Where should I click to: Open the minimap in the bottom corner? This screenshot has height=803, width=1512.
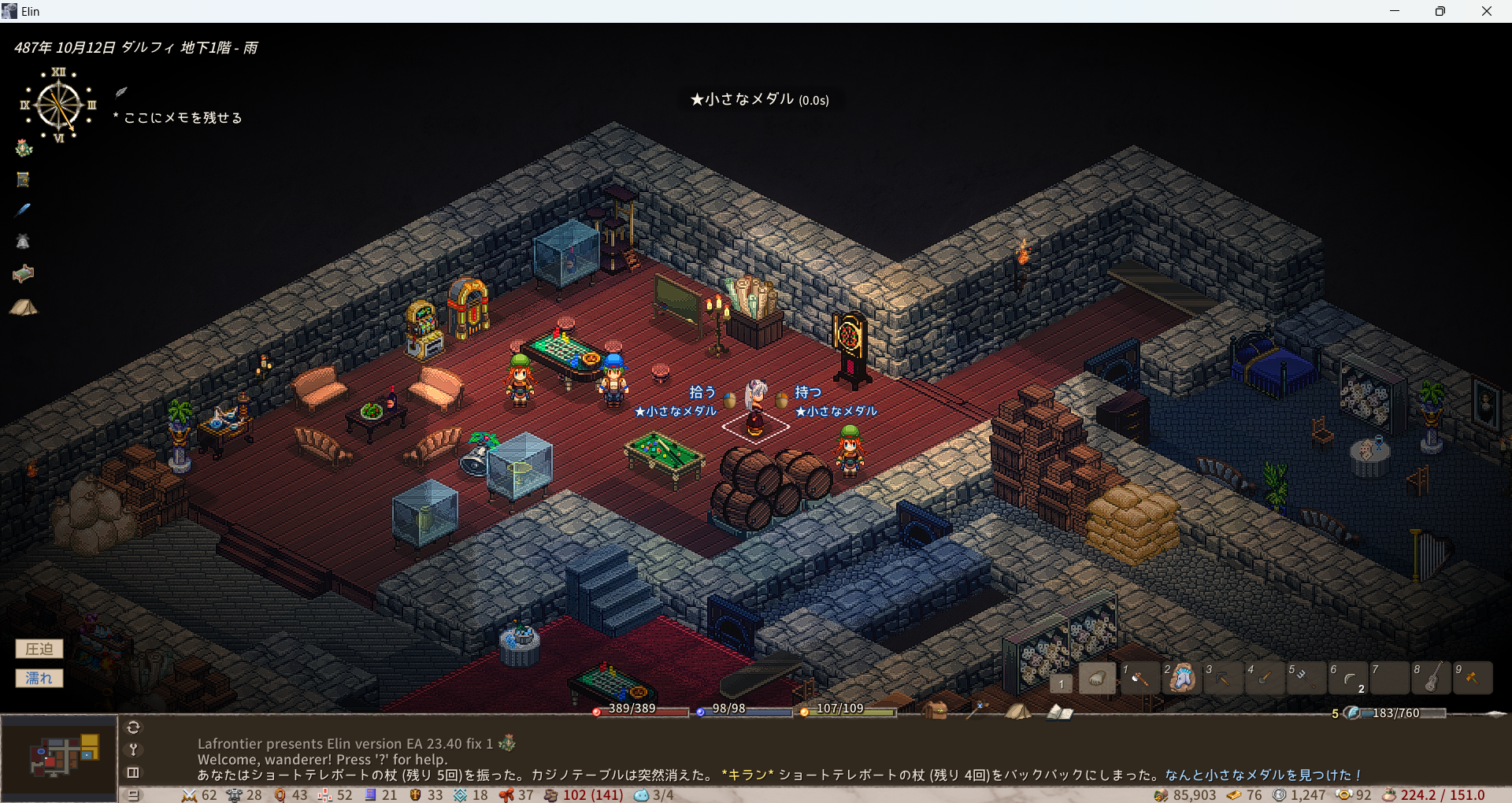pos(59,757)
